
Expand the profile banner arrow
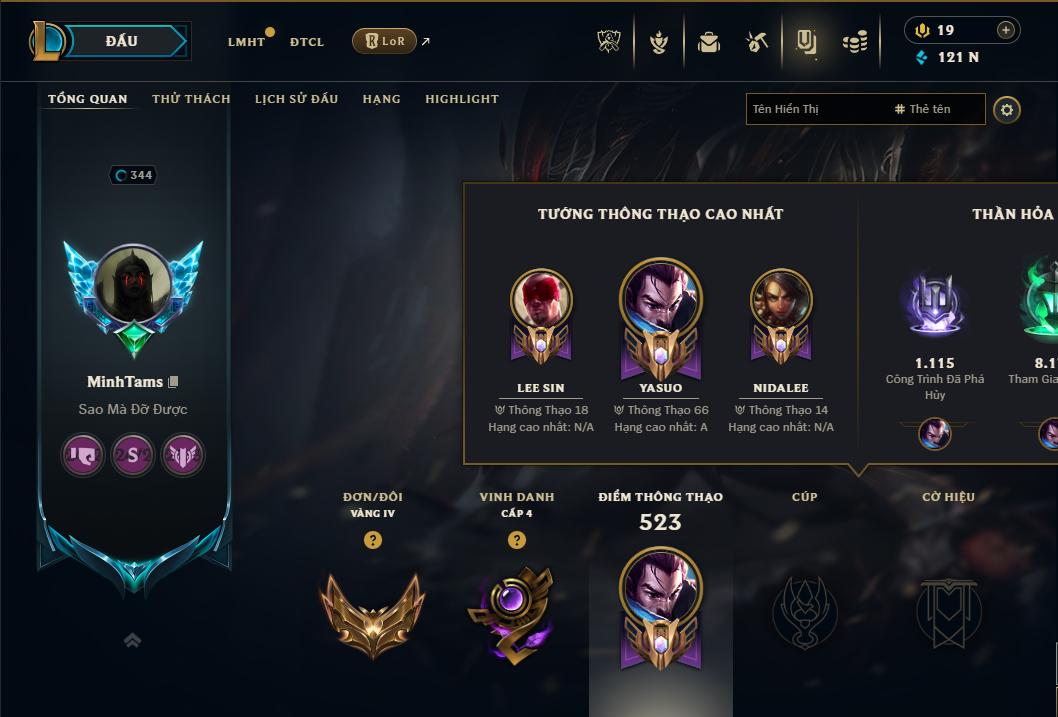click(x=132, y=640)
